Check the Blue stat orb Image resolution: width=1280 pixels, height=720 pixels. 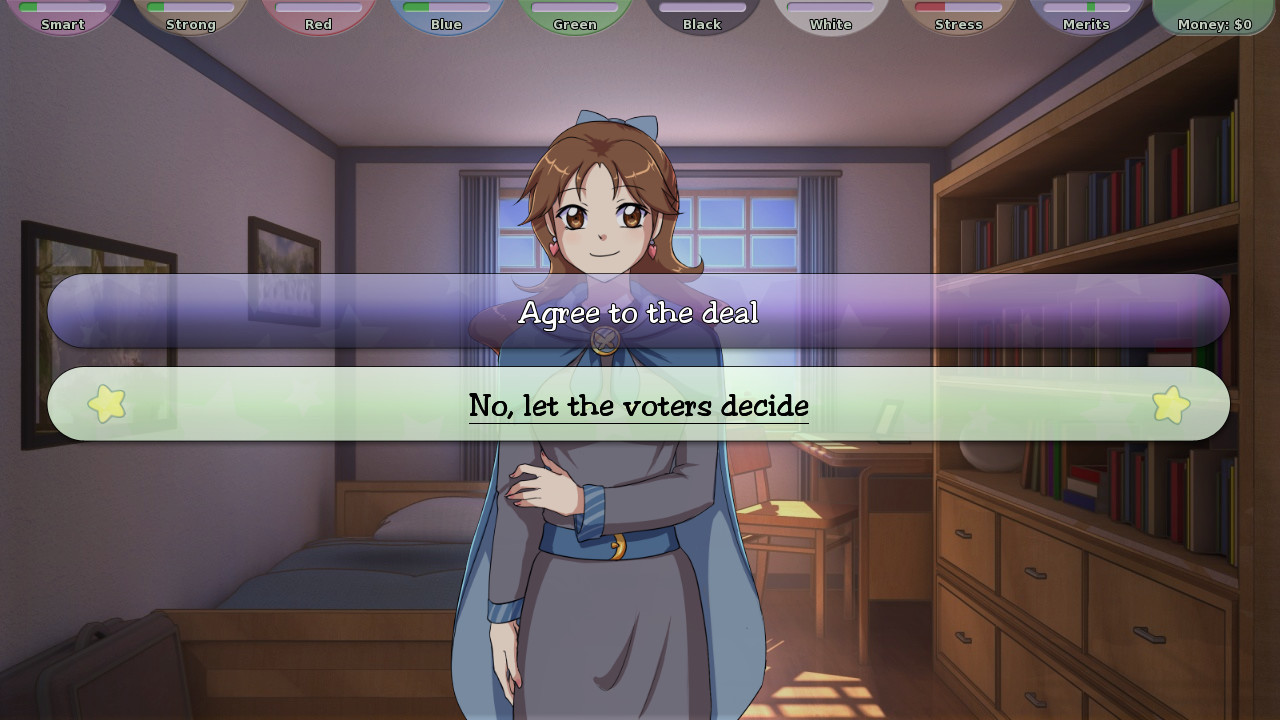tap(447, 18)
